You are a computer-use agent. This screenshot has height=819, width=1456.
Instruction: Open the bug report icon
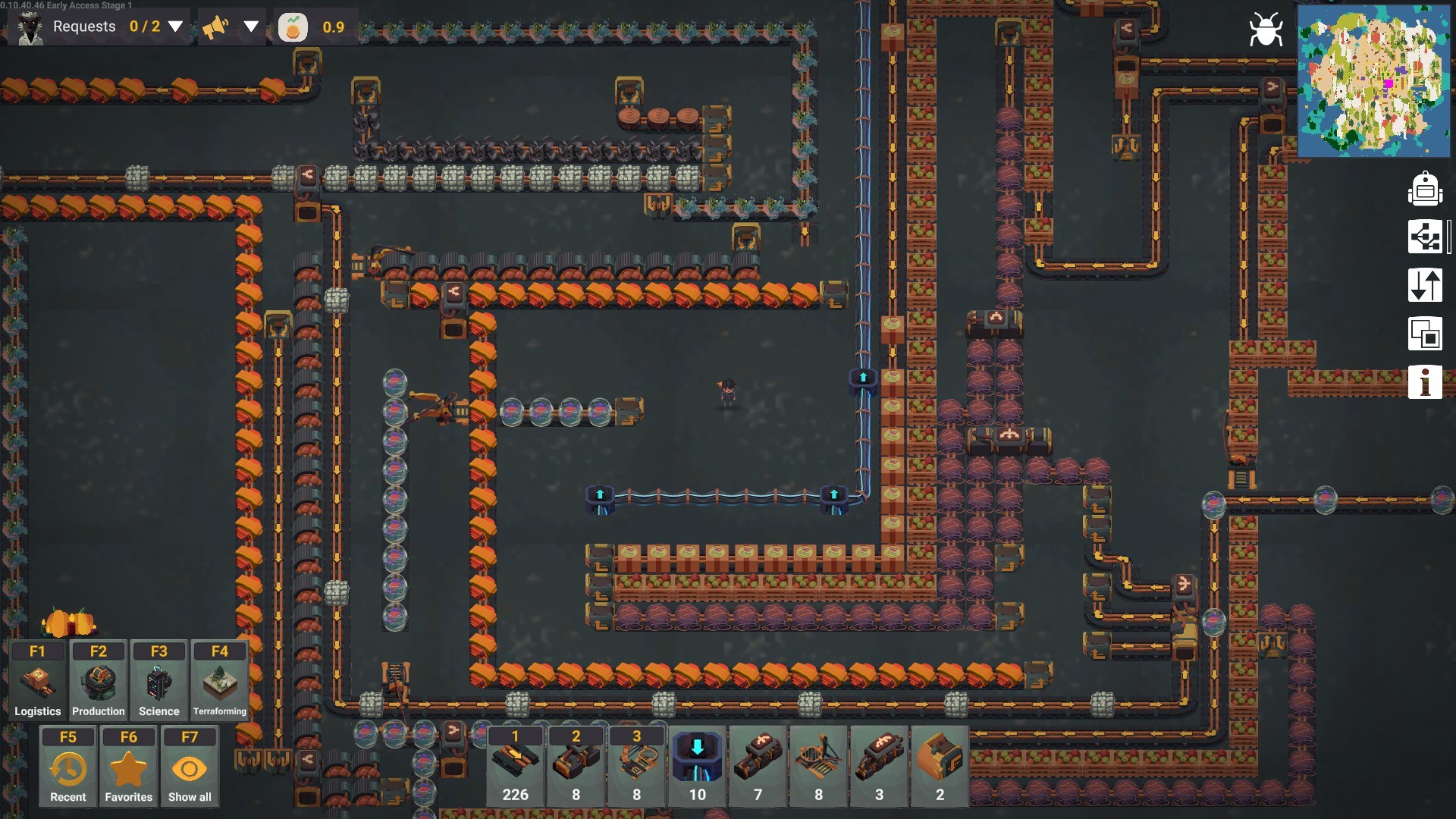click(1266, 30)
